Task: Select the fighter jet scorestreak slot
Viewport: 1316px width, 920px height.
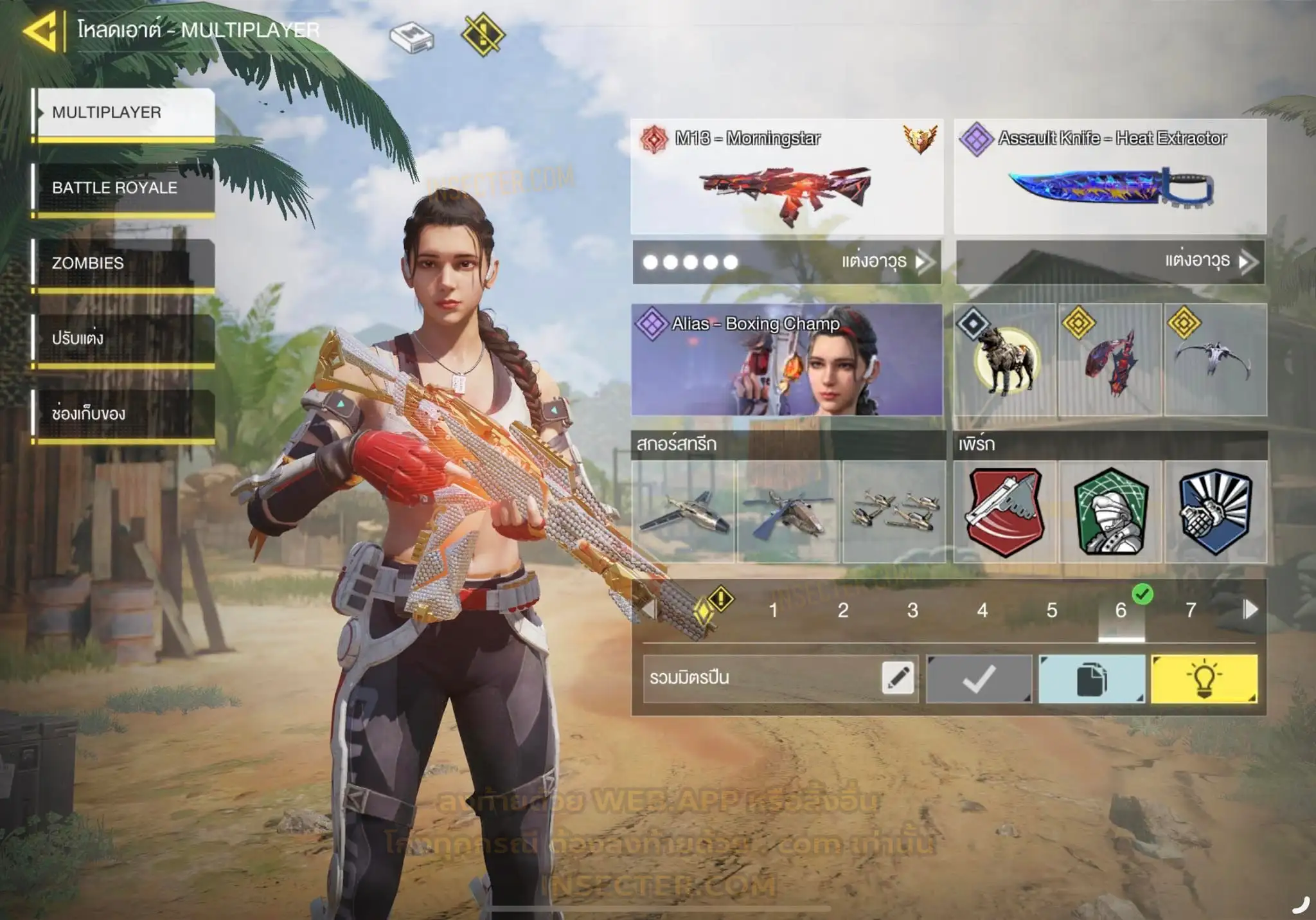Action: [684, 512]
